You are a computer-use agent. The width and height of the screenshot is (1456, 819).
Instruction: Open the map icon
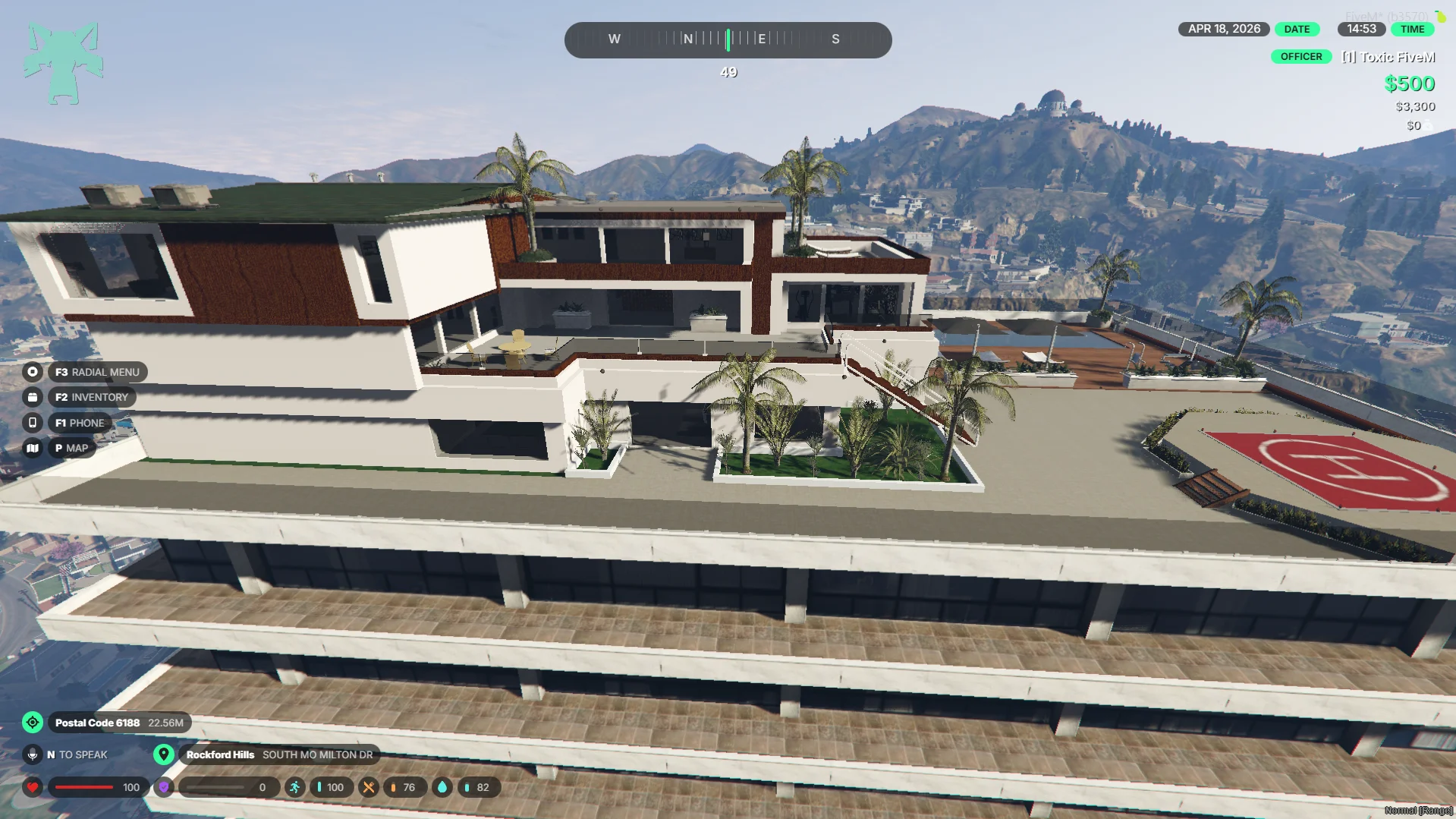point(33,448)
